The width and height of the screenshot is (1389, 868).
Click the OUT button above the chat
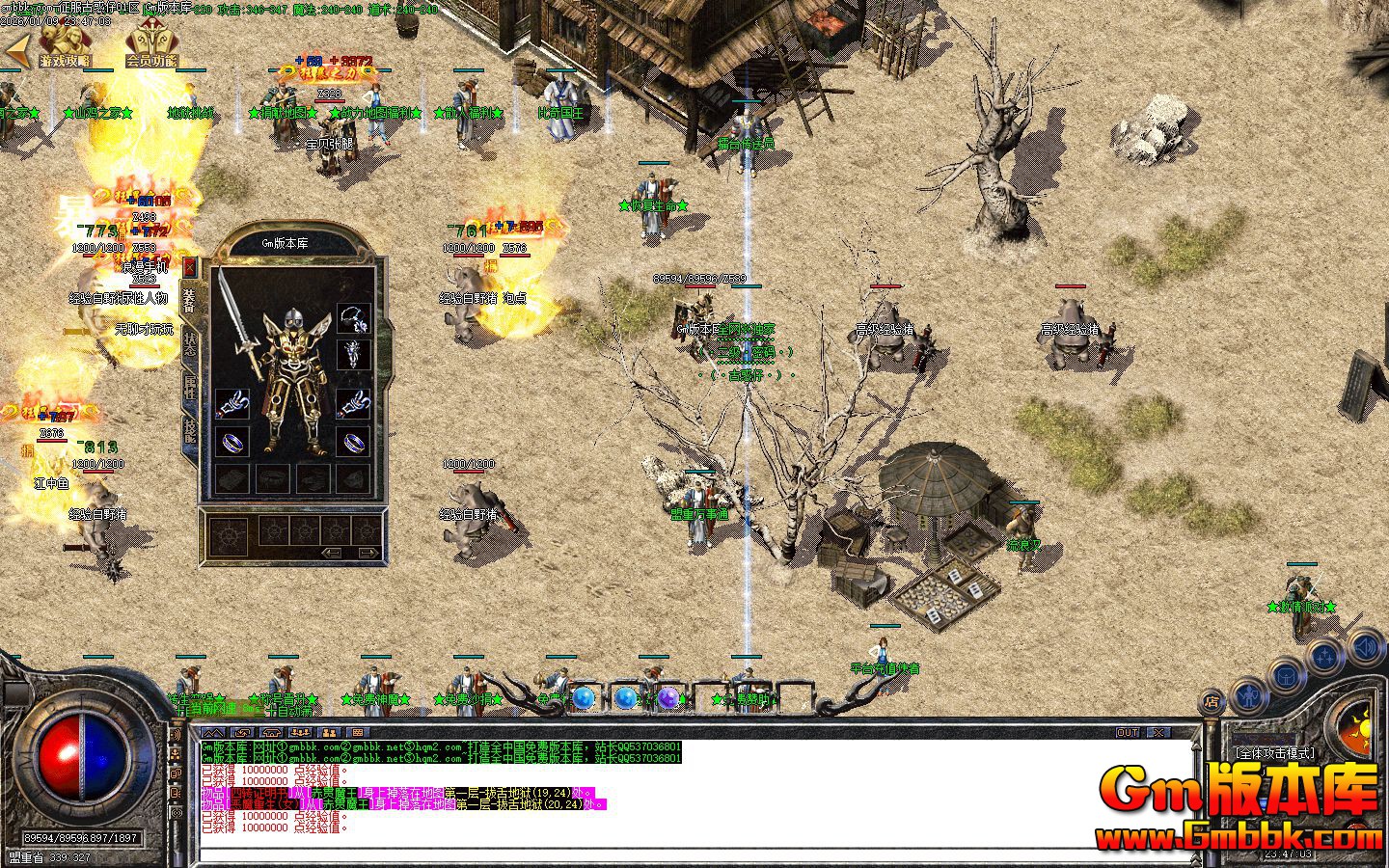coord(1128,733)
